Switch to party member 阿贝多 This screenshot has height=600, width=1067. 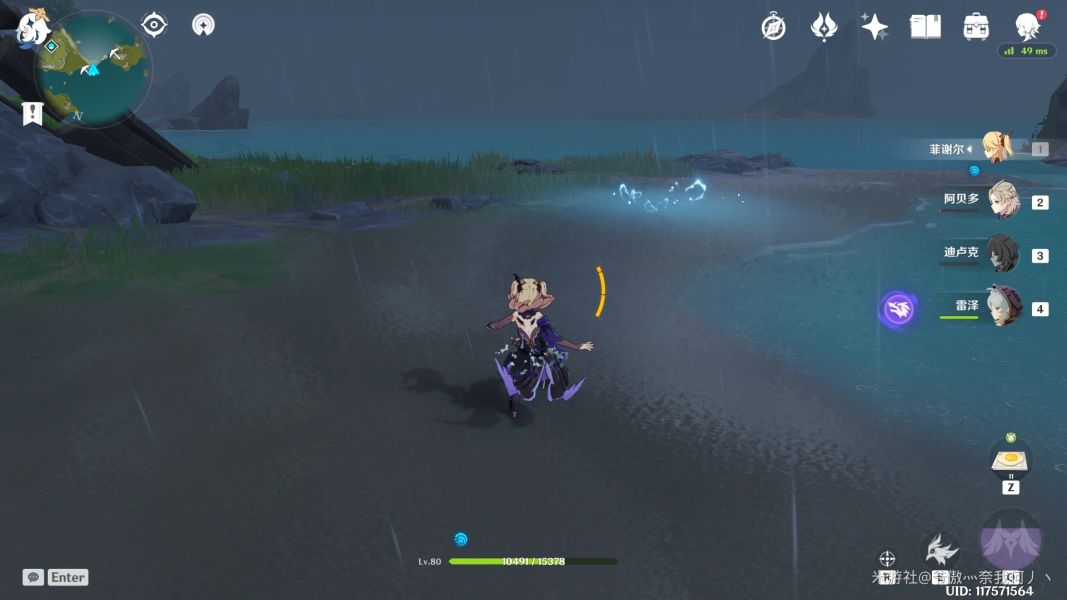pyautogui.click(x=1001, y=200)
